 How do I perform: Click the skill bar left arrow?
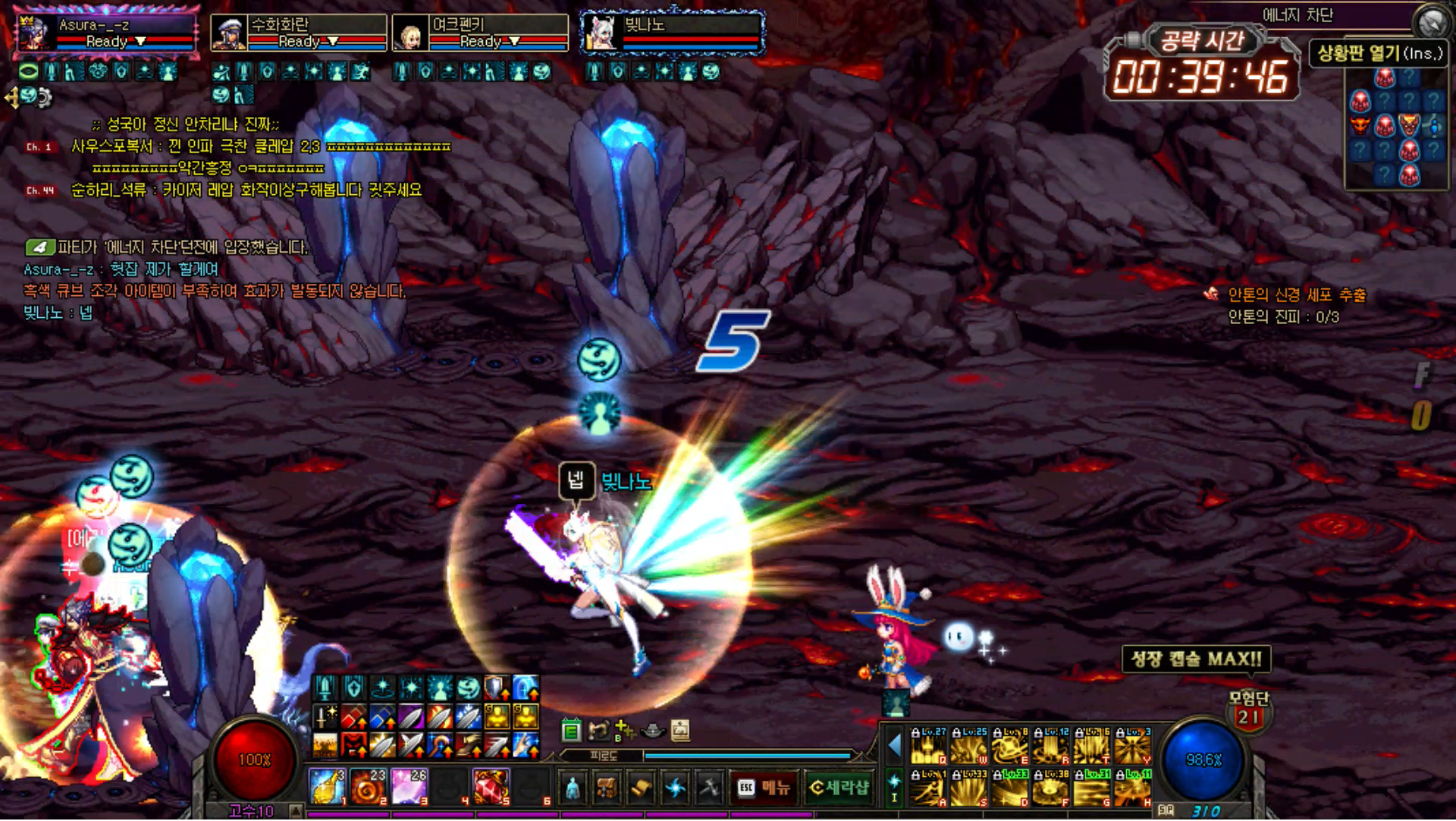pos(895,746)
